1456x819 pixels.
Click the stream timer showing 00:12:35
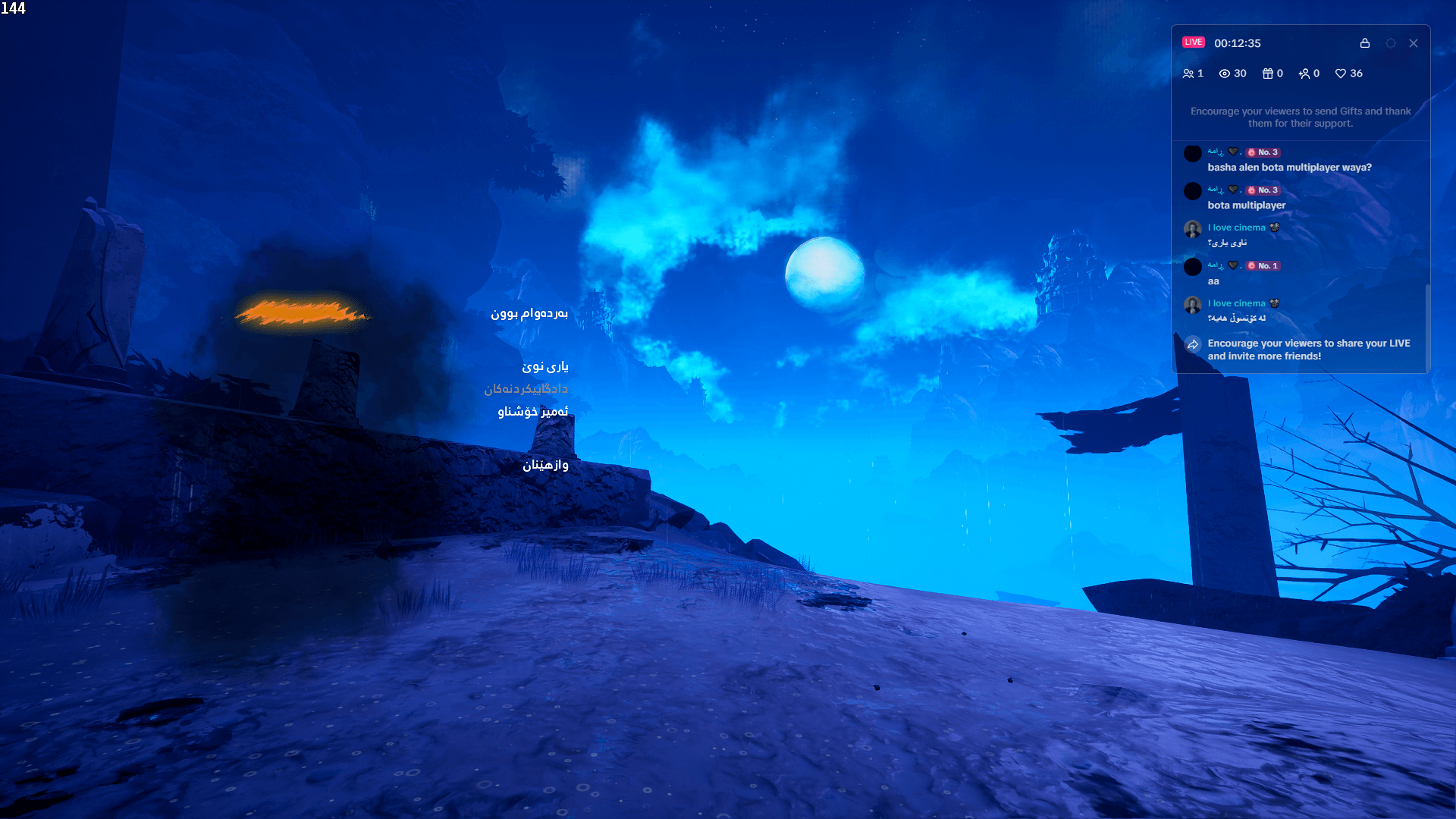[x=1237, y=43]
